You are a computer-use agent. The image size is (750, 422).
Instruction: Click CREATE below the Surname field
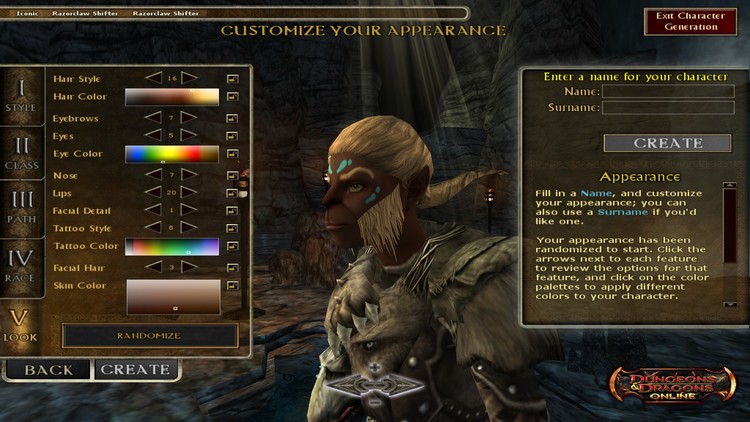click(x=654, y=143)
